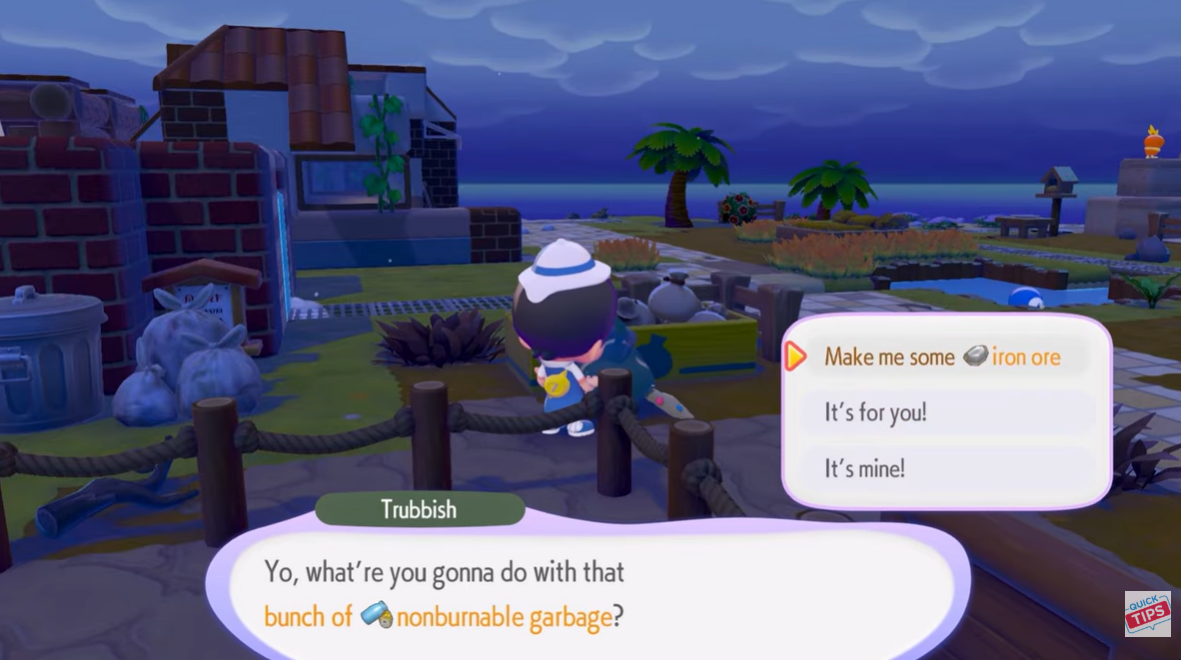Choose "Make me some iron ore" reply
This screenshot has width=1181, height=660.
pyautogui.click(x=942, y=357)
